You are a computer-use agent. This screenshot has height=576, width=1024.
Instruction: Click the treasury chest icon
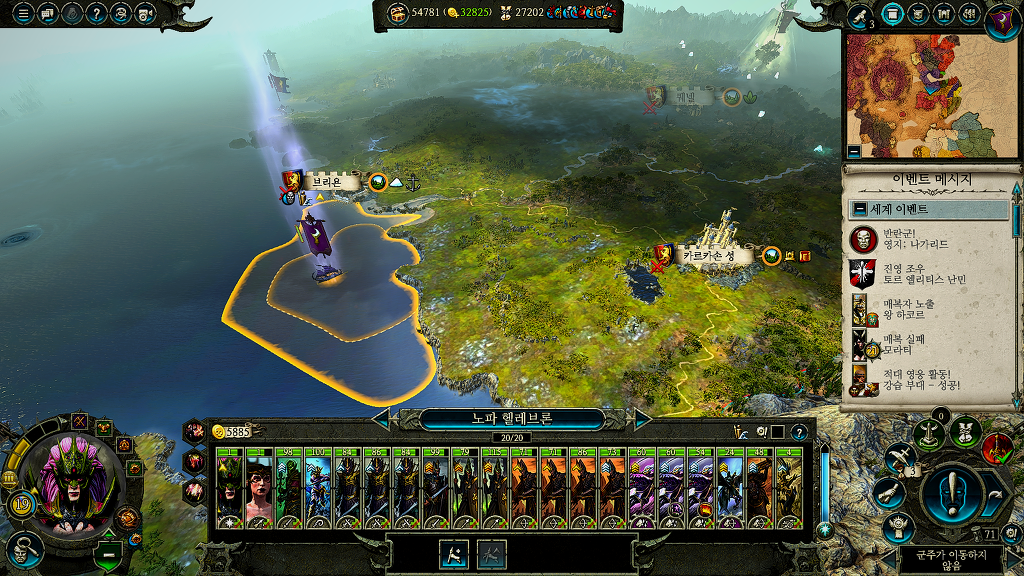pyautogui.click(x=397, y=12)
